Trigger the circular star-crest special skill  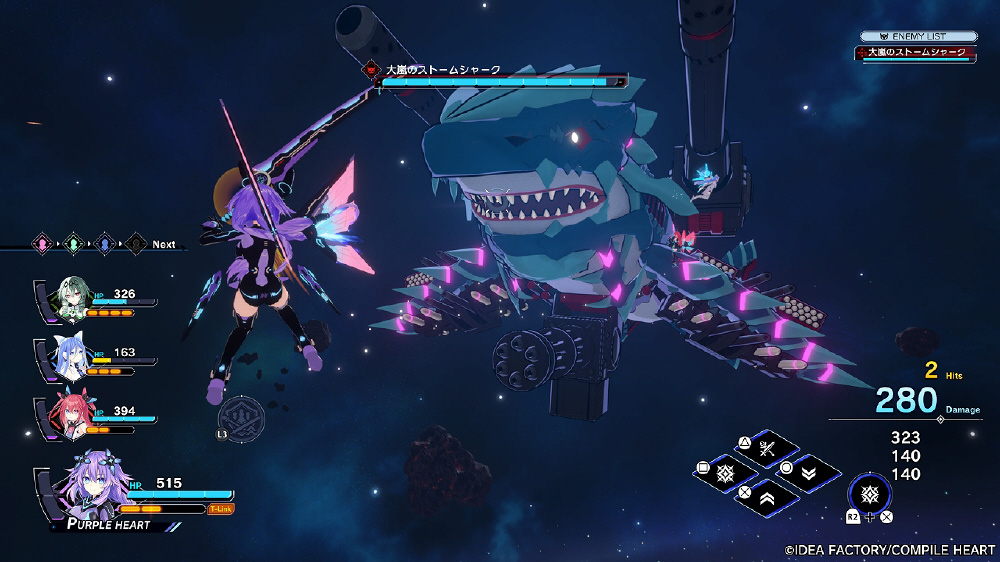(869, 493)
